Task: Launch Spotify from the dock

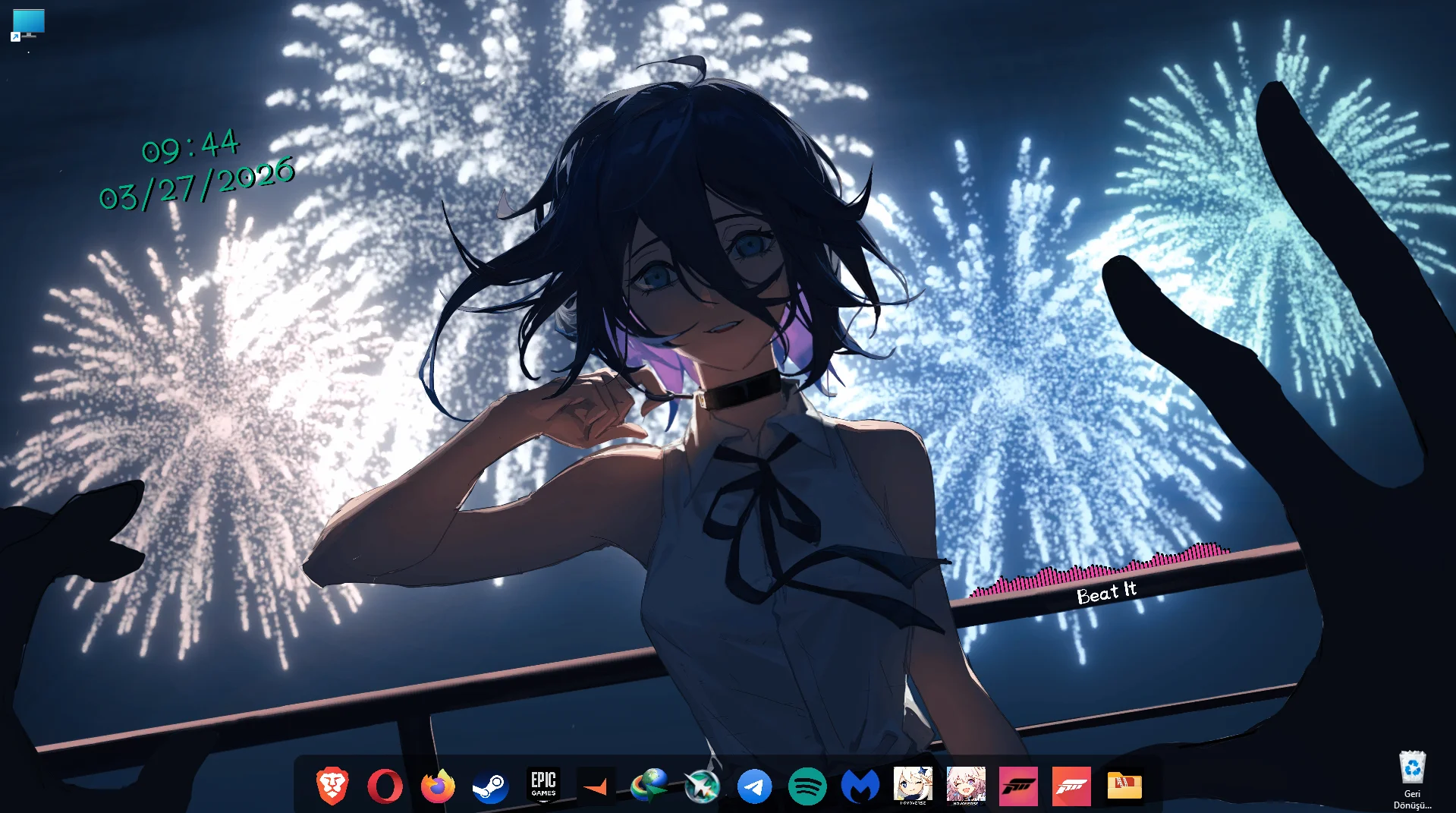Action: pyautogui.click(x=809, y=786)
